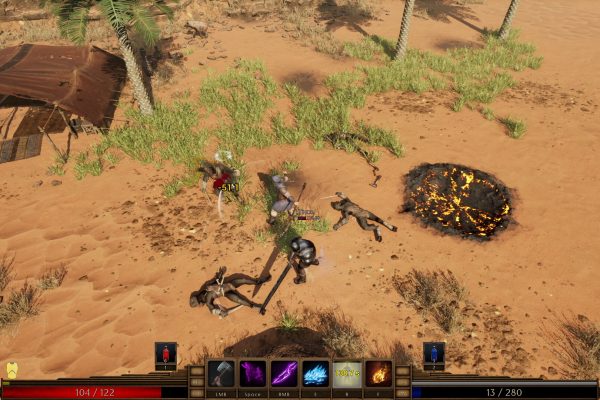Activate the purple dash ability on Space
The width and height of the screenshot is (600, 400).
253,374
